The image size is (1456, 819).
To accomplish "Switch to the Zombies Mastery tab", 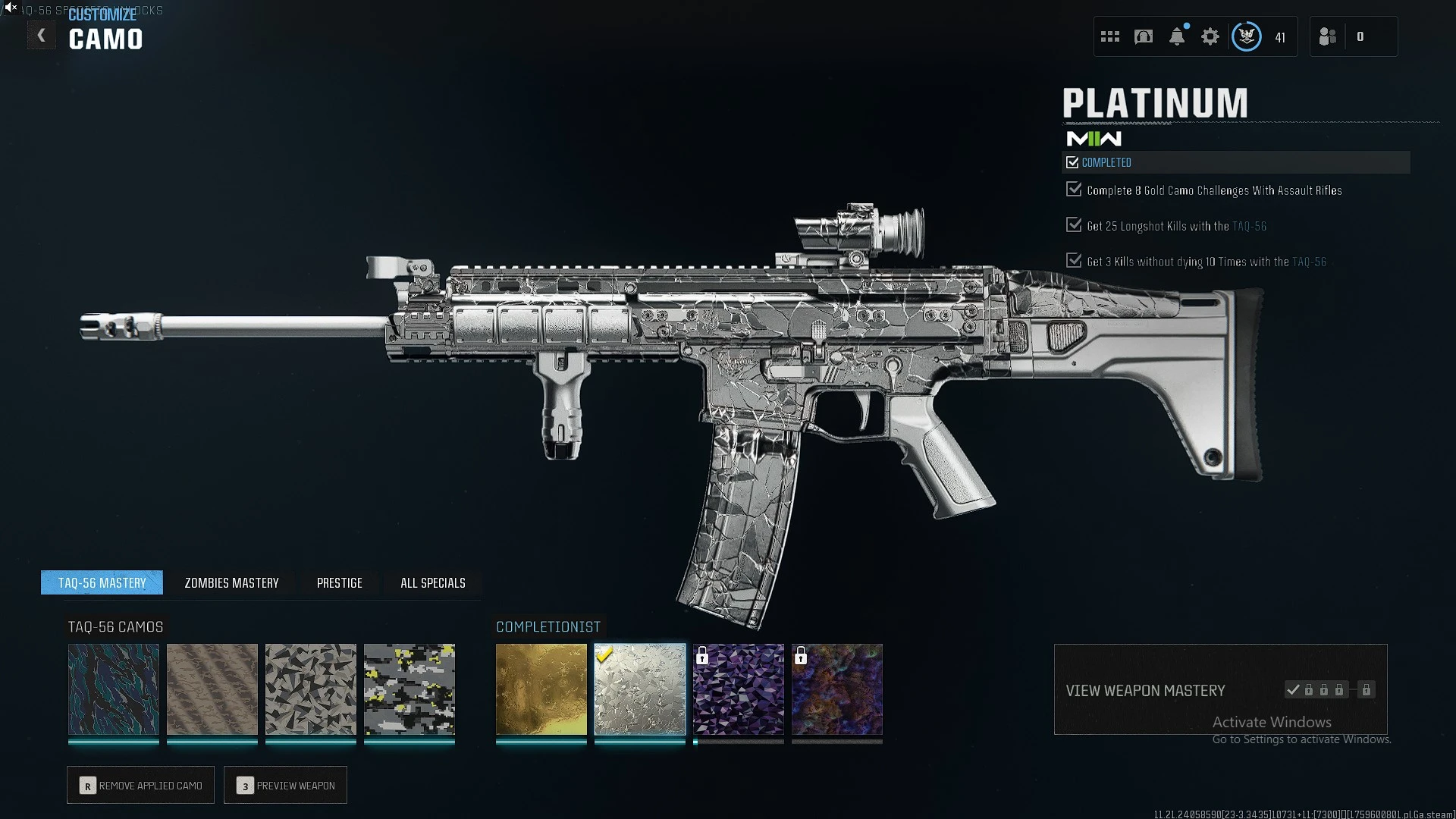I will tap(231, 582).
